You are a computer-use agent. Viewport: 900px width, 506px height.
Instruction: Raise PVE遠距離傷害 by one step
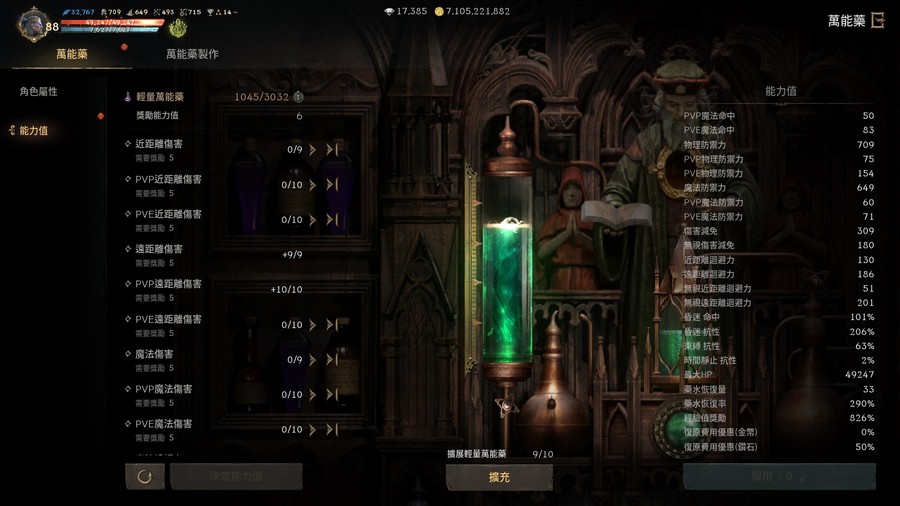pos(313,325)
